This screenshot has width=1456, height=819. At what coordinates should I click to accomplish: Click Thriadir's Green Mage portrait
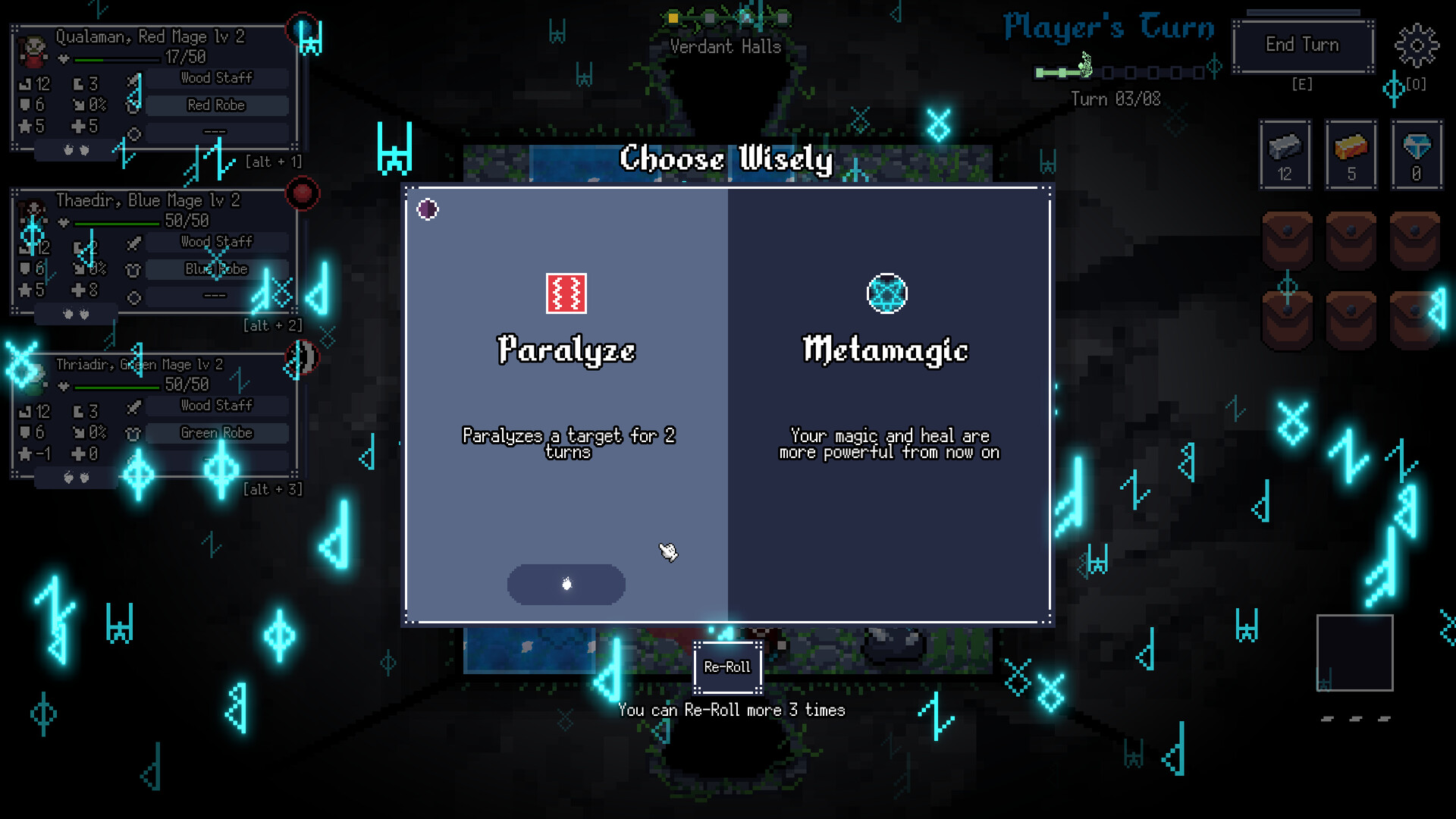[x=32, y=379]
